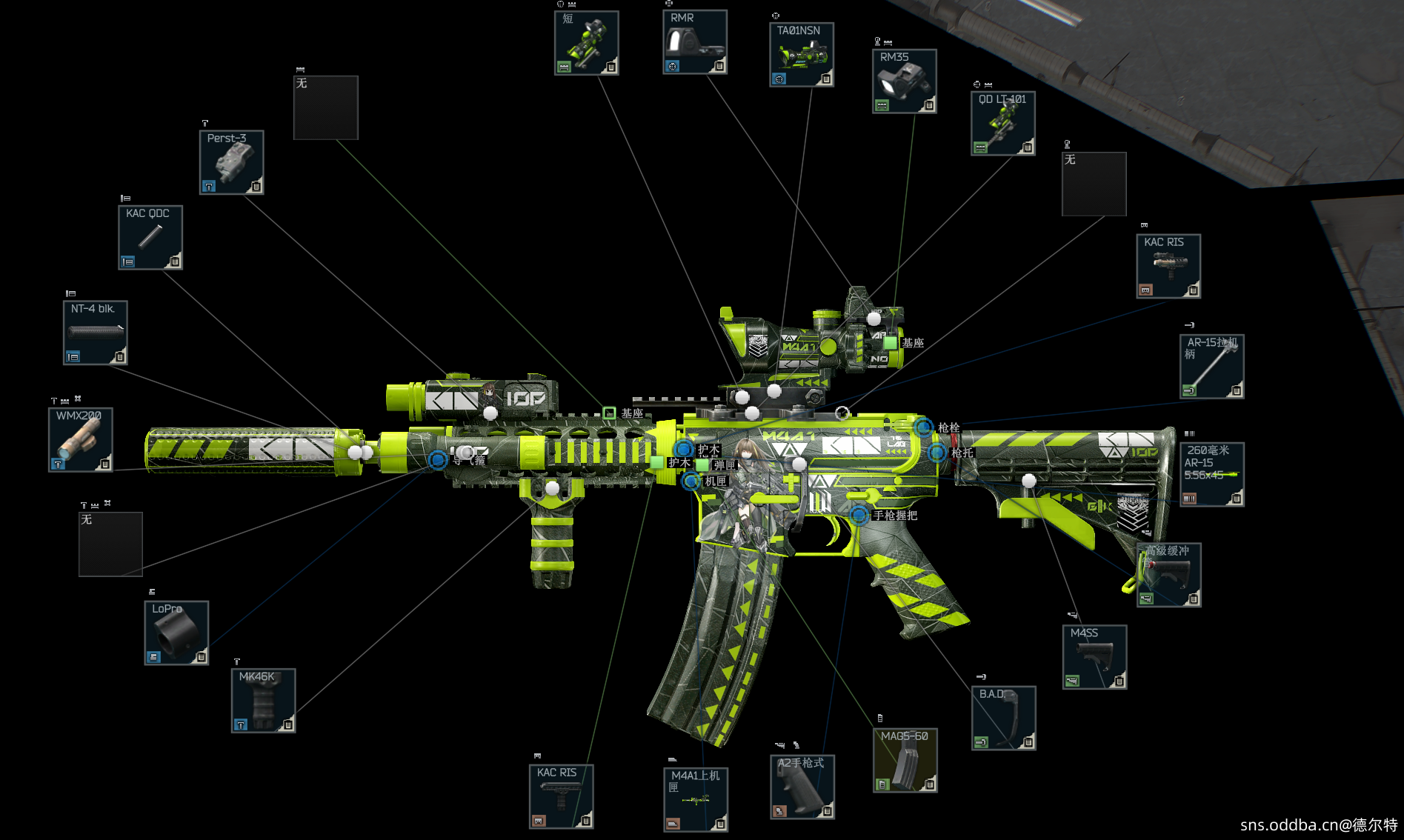Choose the MAG5-60 magazine slot
Viewport: 1404px width, 840px height.
[x=905, y=760]
